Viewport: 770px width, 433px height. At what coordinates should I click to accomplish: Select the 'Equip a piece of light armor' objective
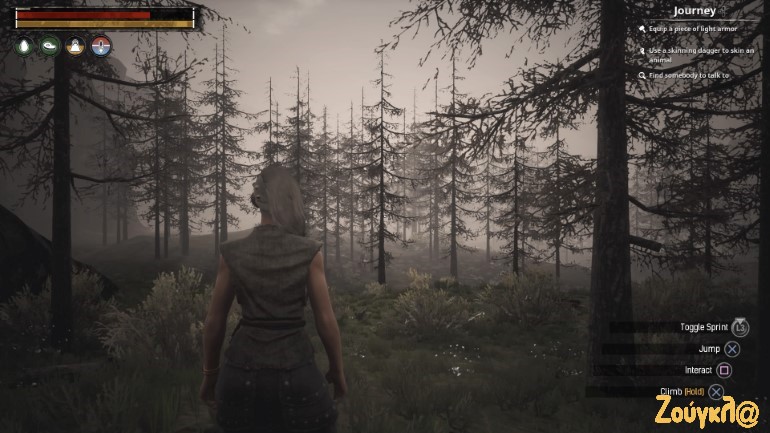click(692, 29)
